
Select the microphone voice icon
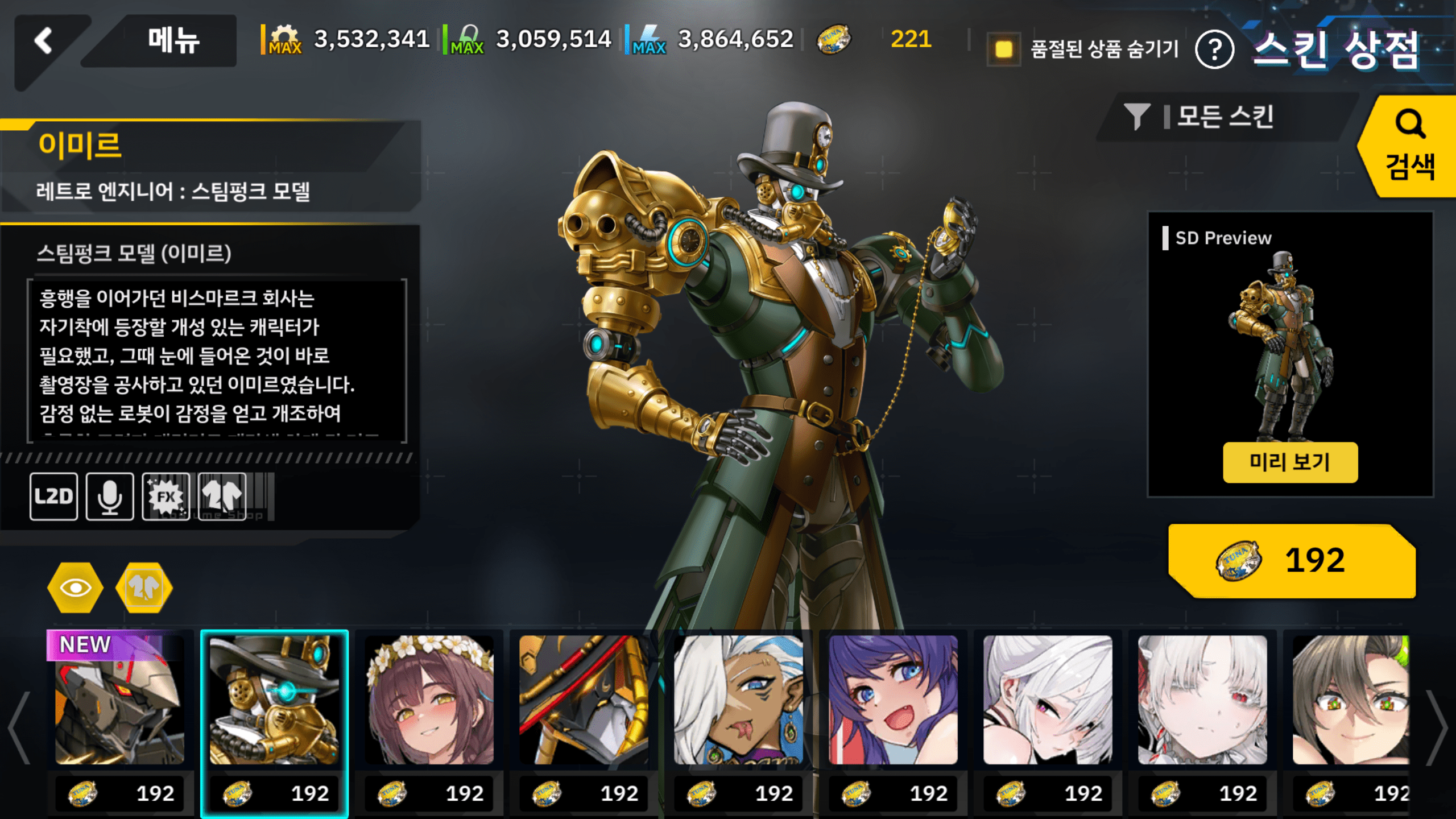[110, 497]
